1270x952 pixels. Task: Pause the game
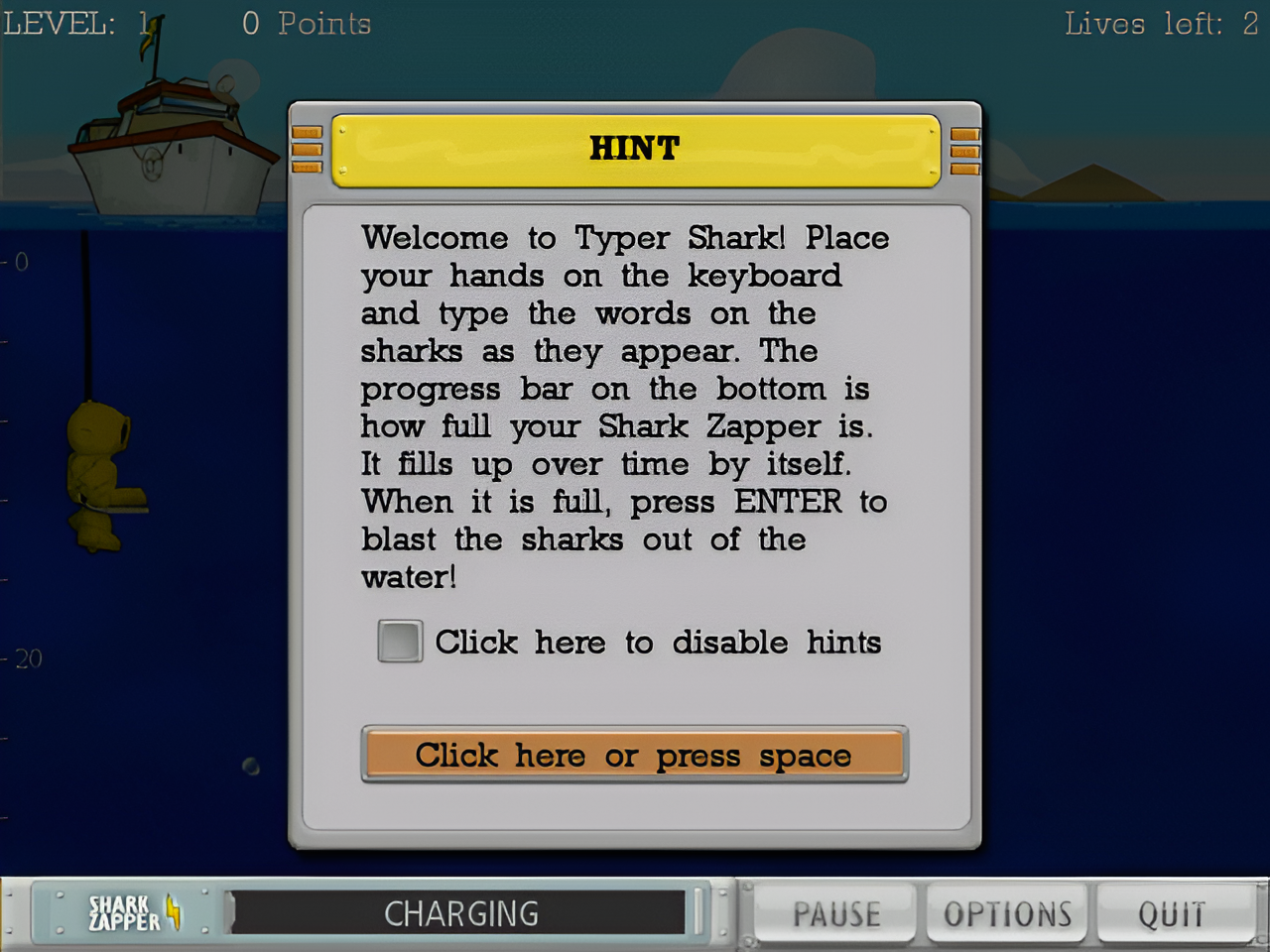pos(835,913)
